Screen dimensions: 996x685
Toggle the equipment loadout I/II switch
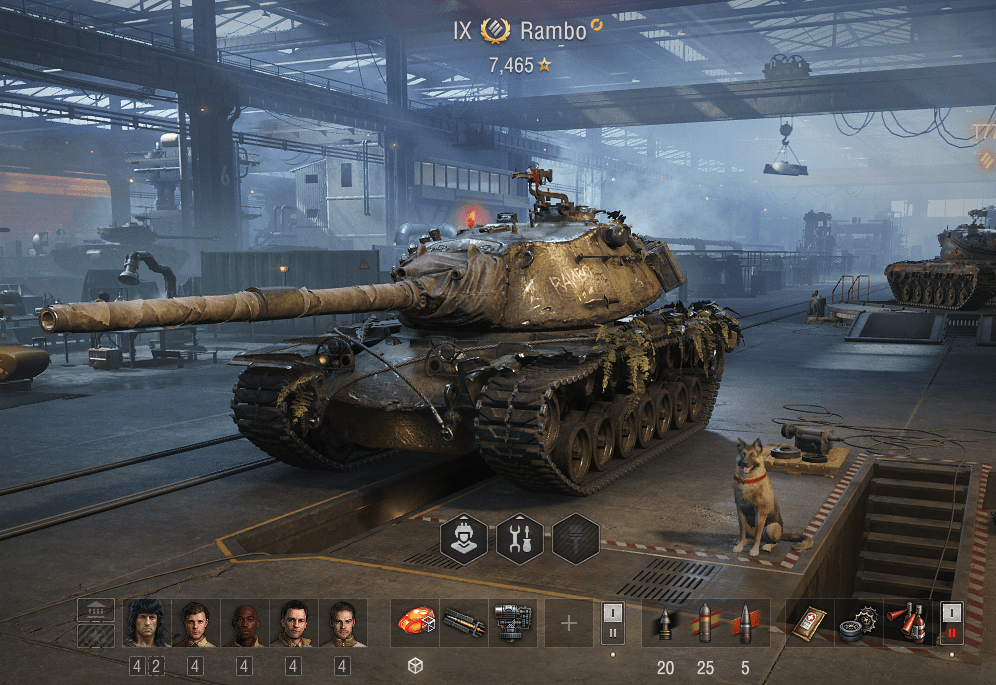(x=612, y=623)
